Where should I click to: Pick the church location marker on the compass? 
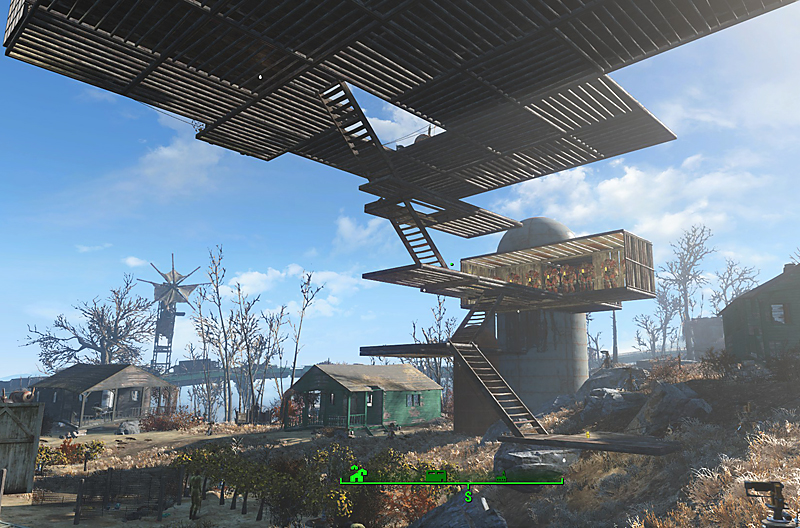501,477
